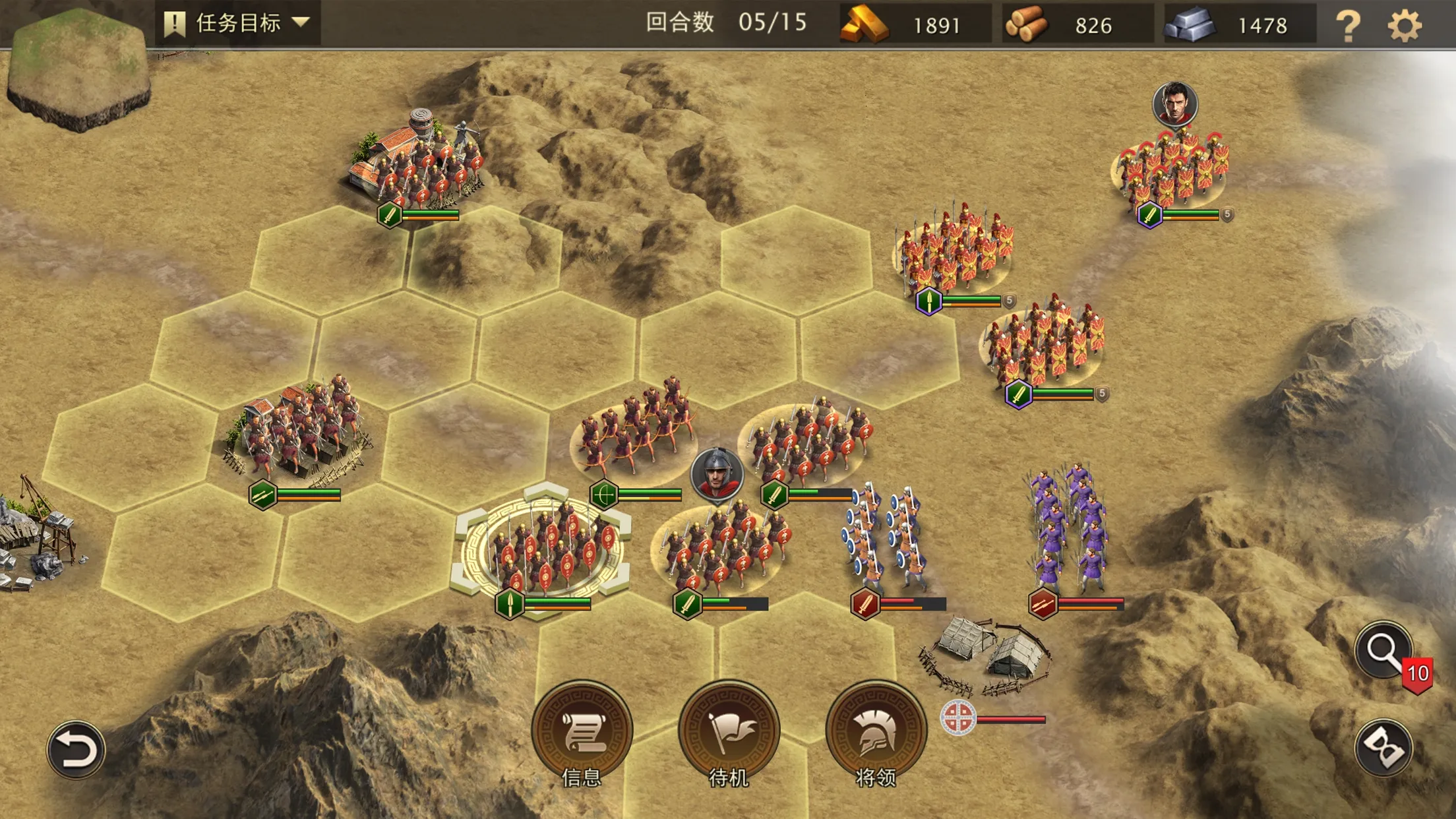Click the wood logs resource icon
The image size is (1456, 819).
[x=1026, y=25]
